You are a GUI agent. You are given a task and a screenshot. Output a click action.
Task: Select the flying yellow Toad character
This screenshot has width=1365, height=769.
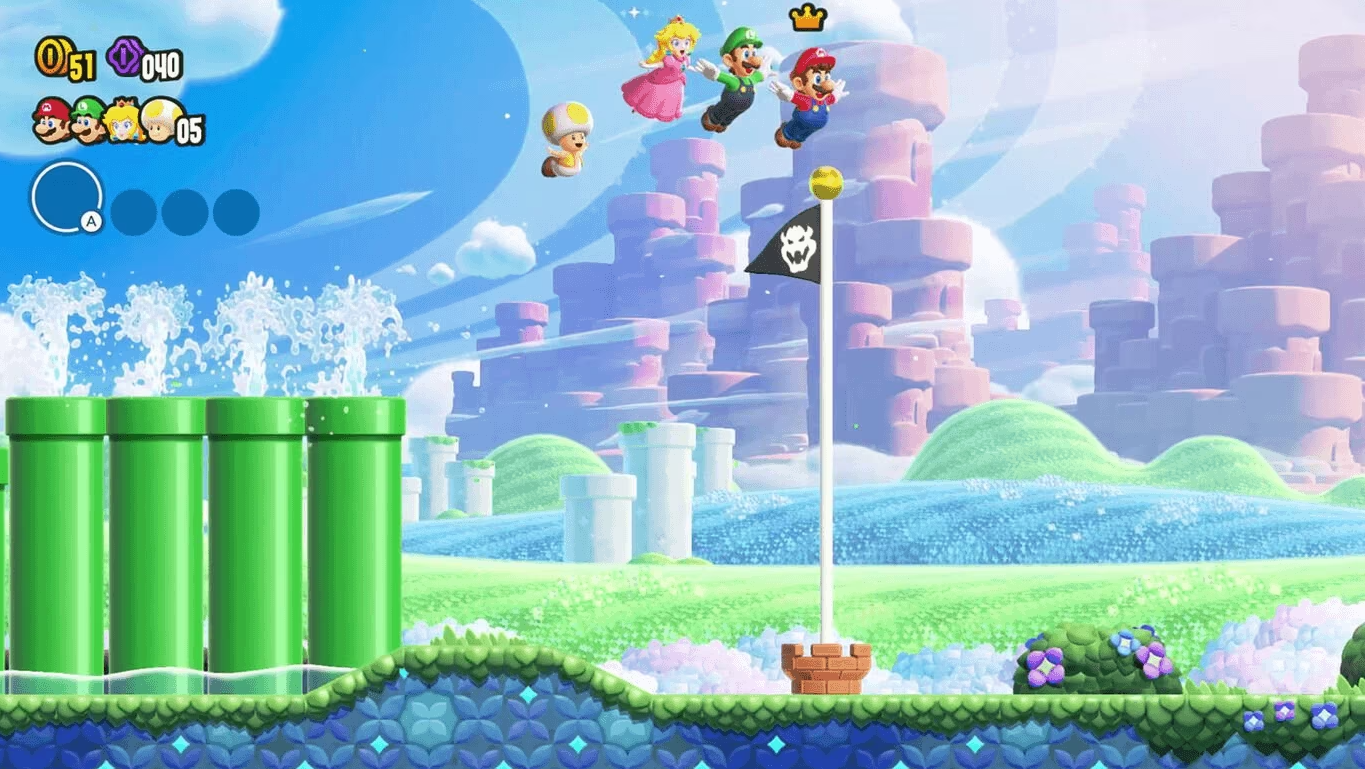566,140
